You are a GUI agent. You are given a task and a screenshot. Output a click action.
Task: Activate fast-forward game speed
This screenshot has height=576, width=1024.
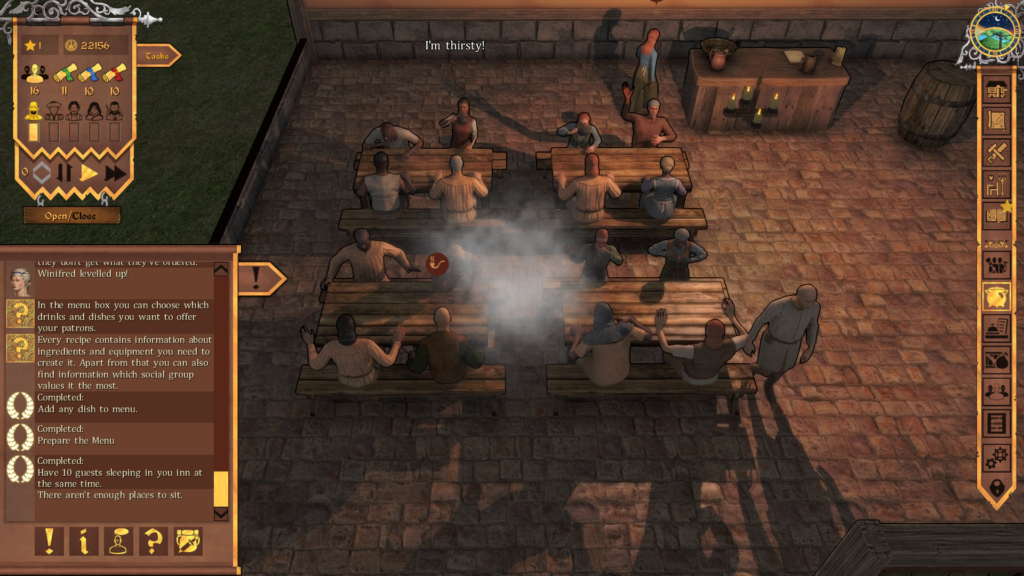[x=115, y=172]
